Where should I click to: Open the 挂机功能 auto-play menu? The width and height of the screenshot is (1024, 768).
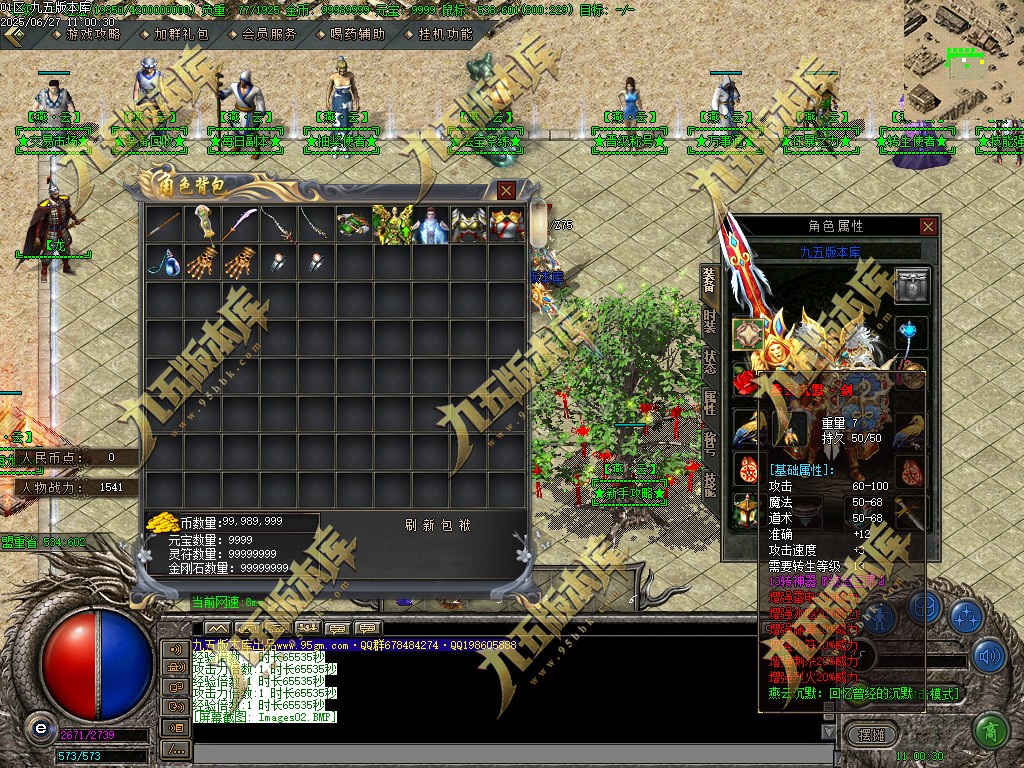click(445, 33)
